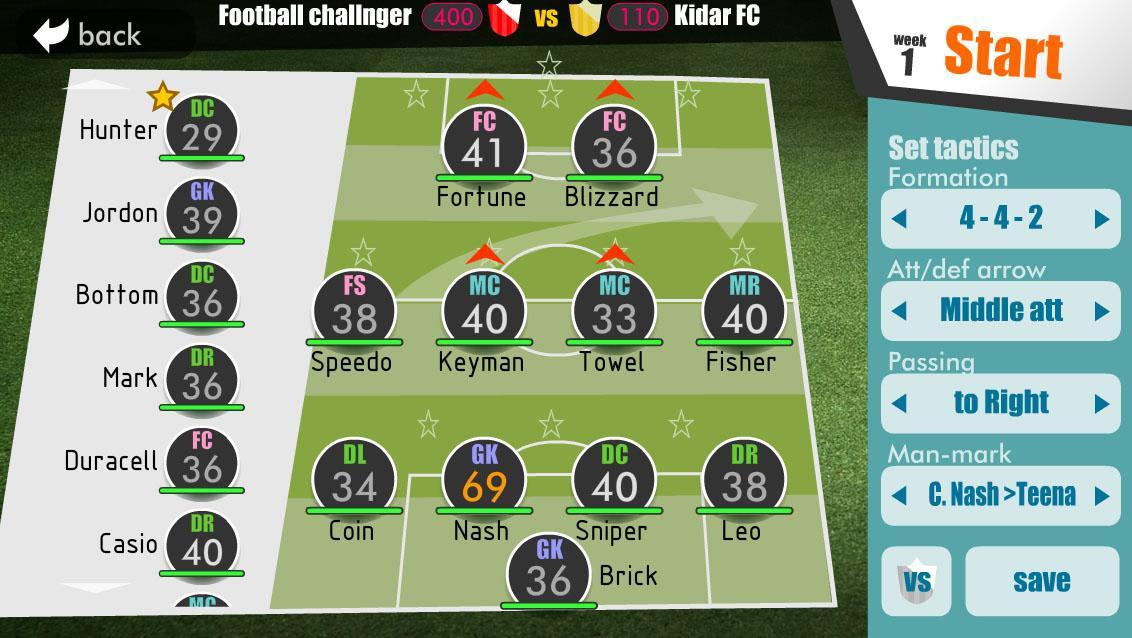1132x638 pixels.
Task: Choose the next Att/def arrow option
Action: [x=1102, y=311]
